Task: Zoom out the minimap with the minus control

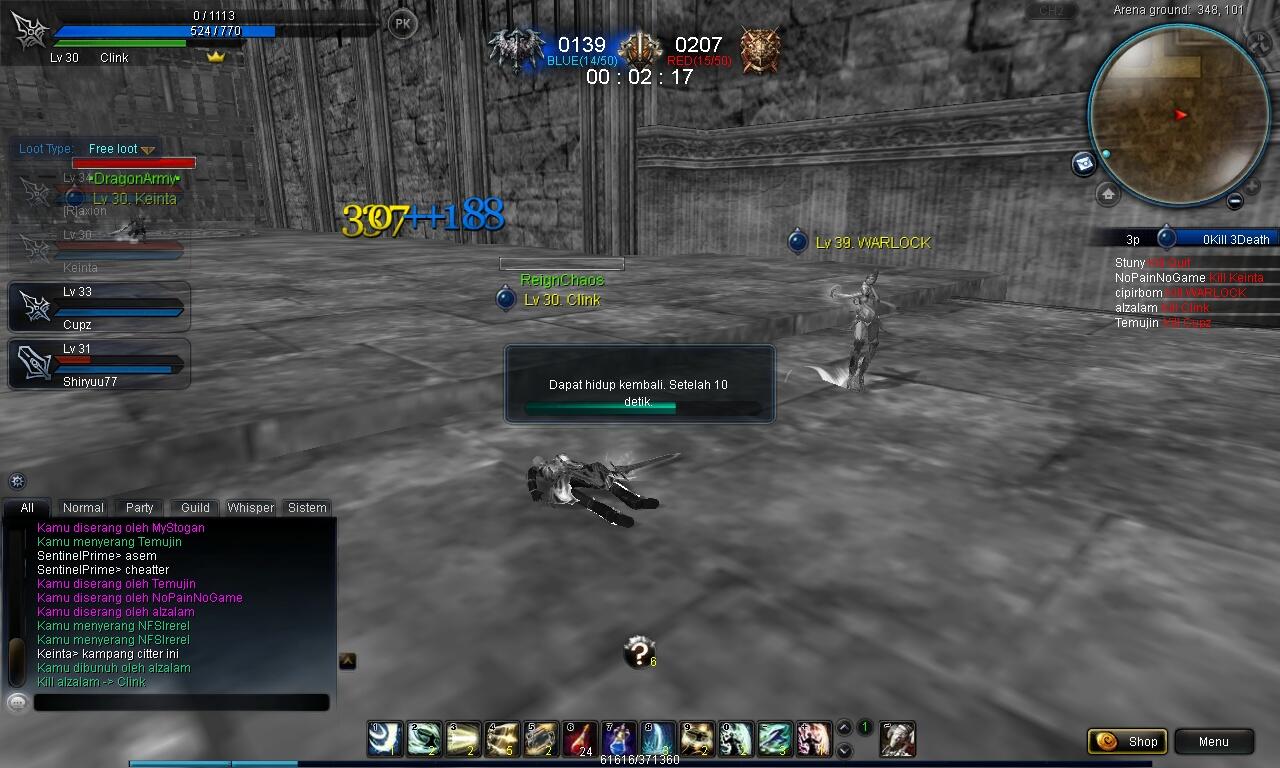Action: pos(1235,201)
